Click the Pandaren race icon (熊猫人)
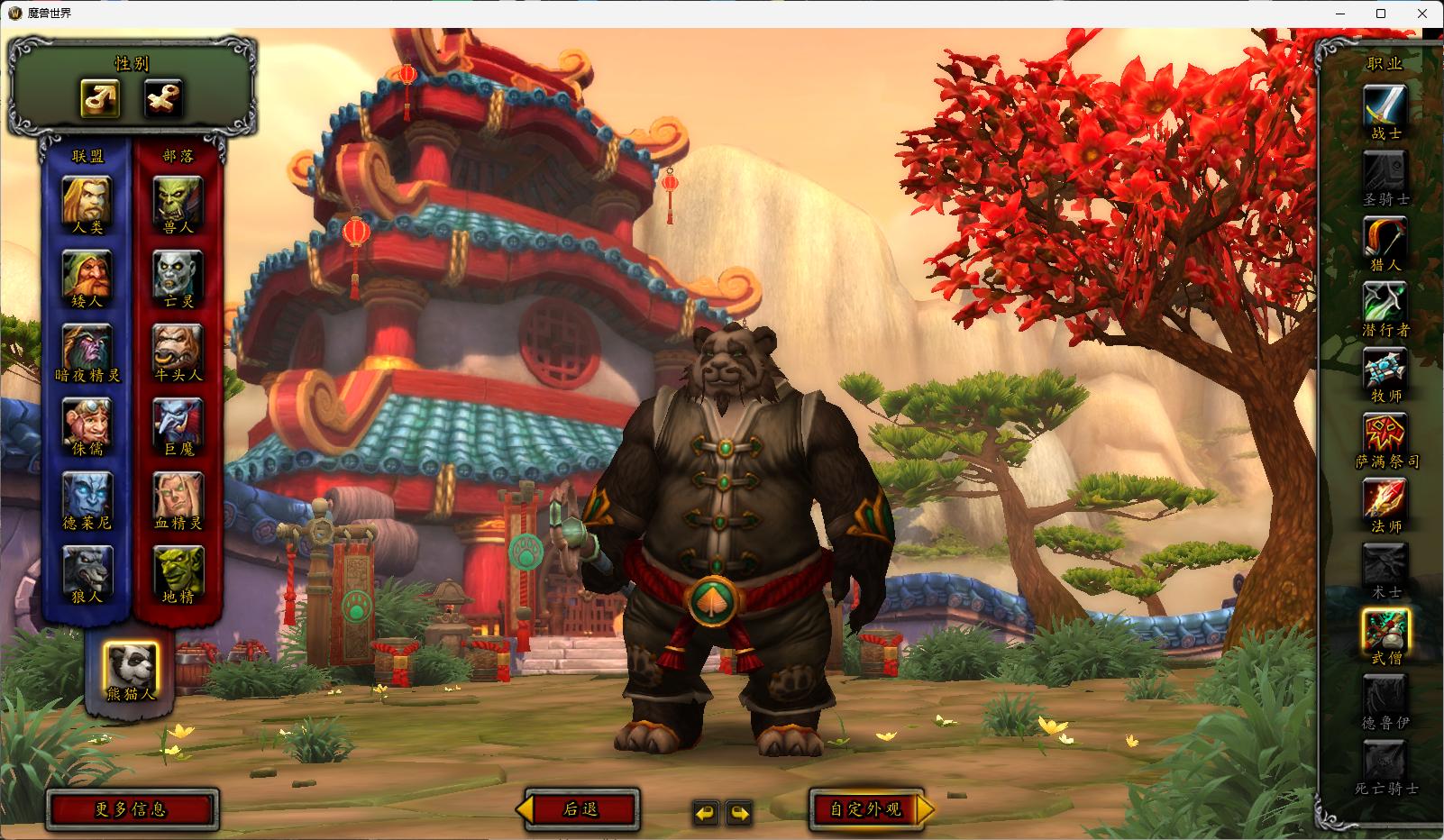 [131, 665]
